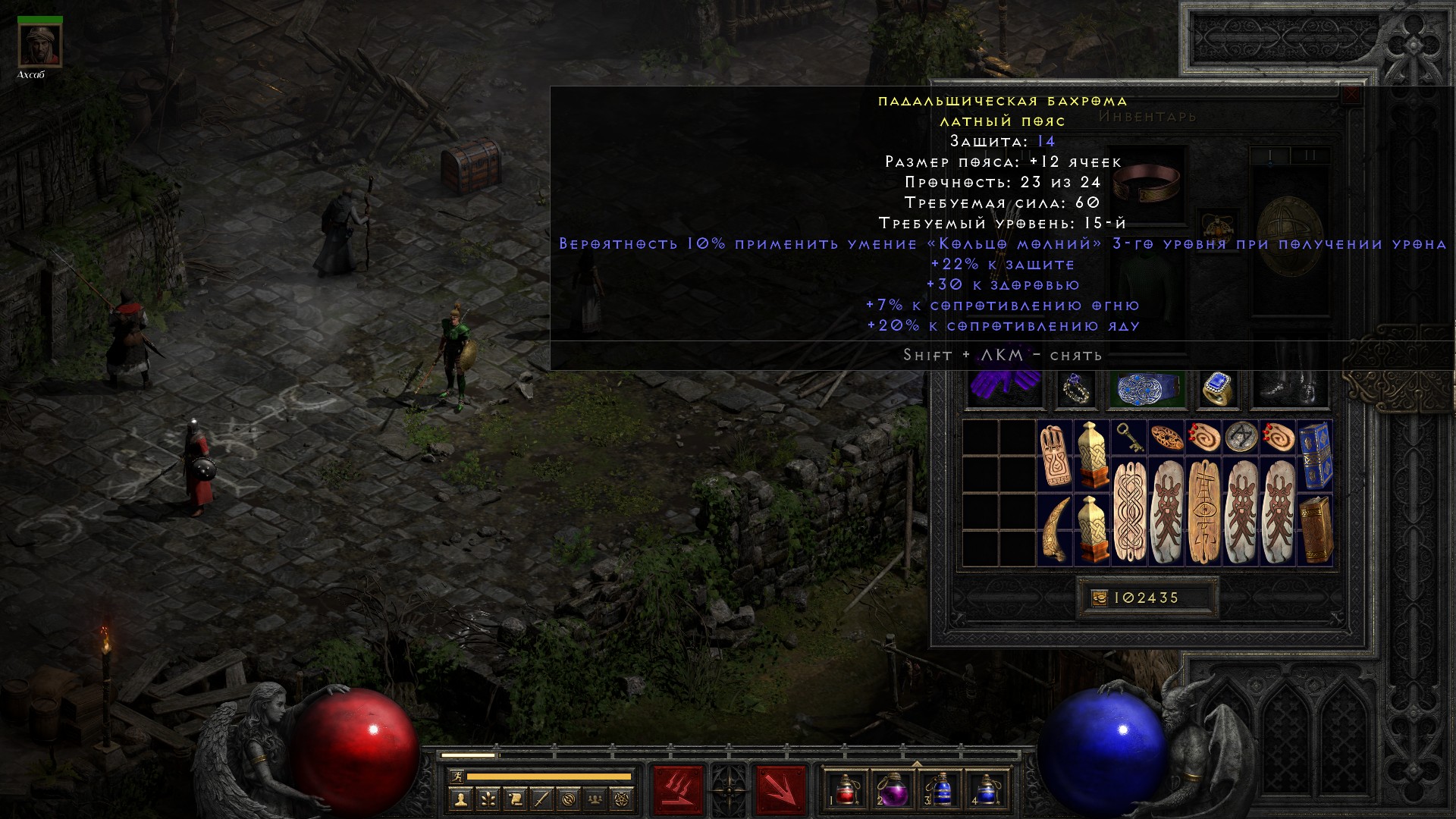Switch to weapon set II tab
The width and height of the screenshot is (1456, 819).
click(x=1310, y=155)
